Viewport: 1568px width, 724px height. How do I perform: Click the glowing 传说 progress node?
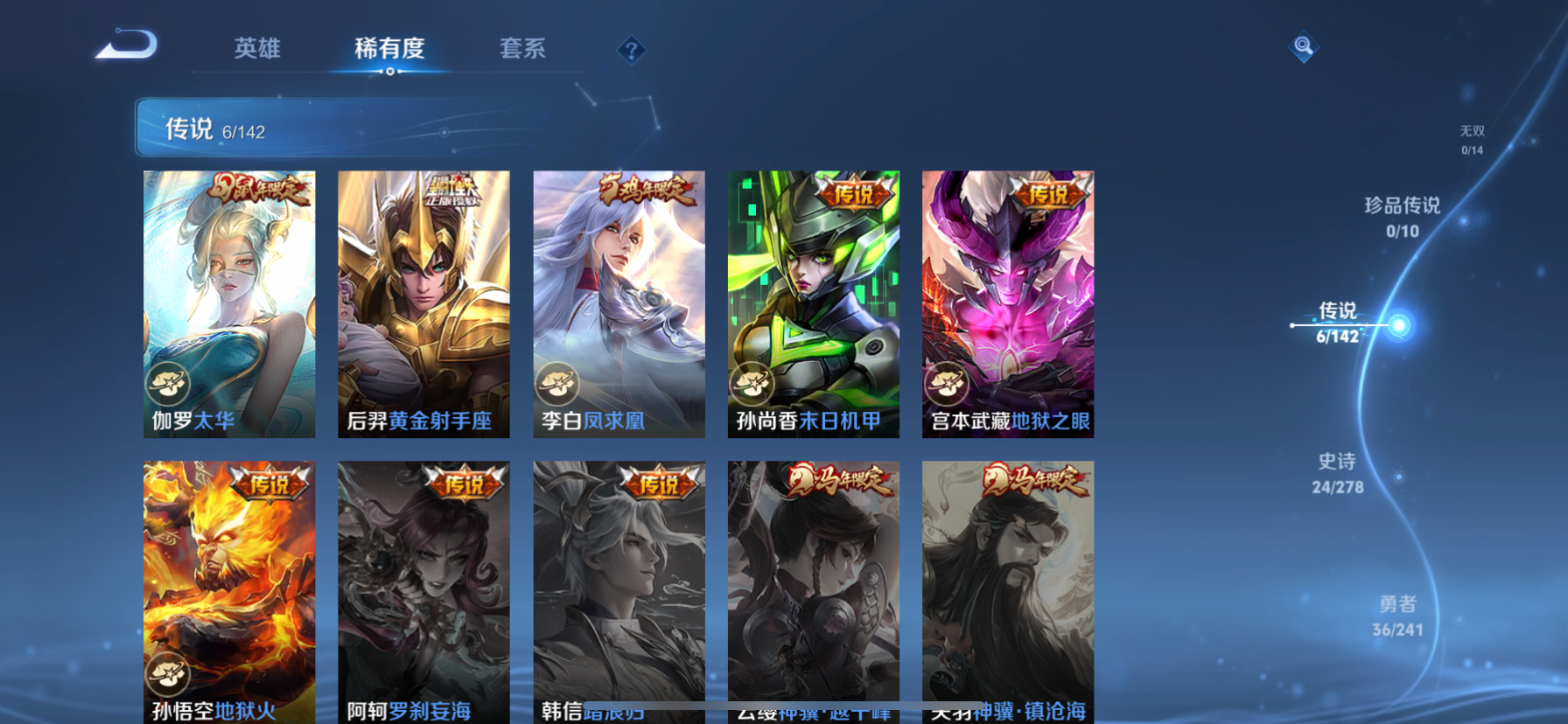click(x=1400, y=324)
